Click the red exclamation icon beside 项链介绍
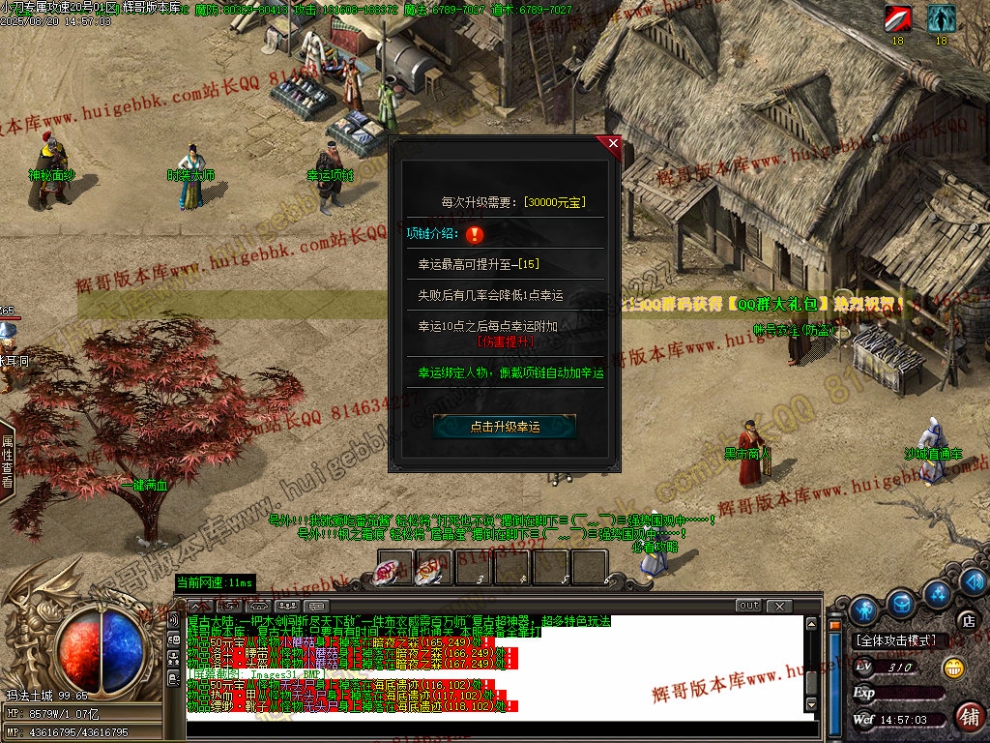 (475, 235)
